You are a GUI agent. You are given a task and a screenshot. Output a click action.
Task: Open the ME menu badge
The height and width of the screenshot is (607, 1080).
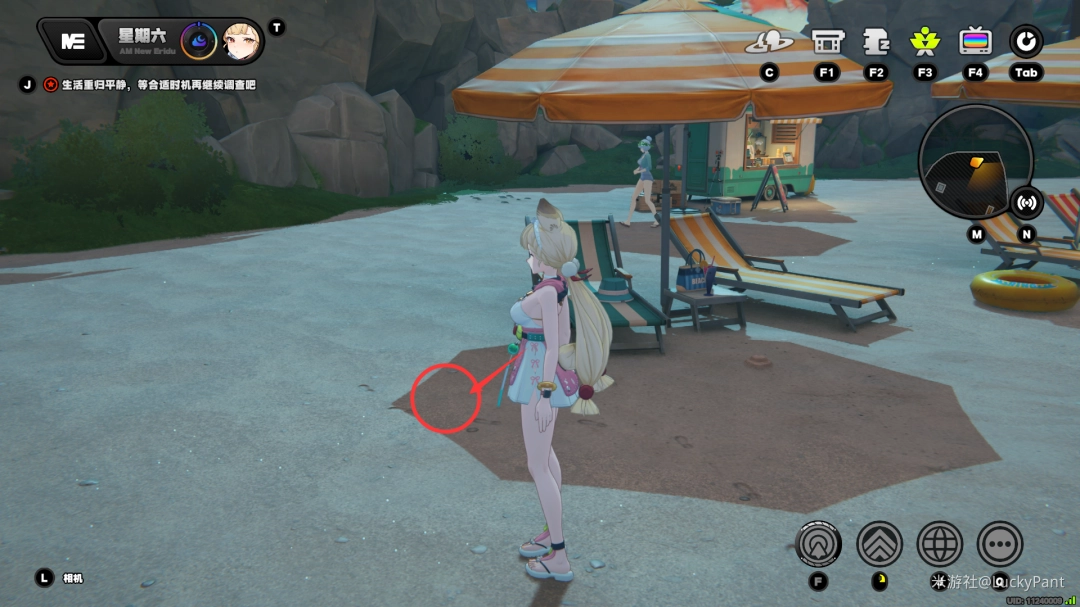pos(72,41)
